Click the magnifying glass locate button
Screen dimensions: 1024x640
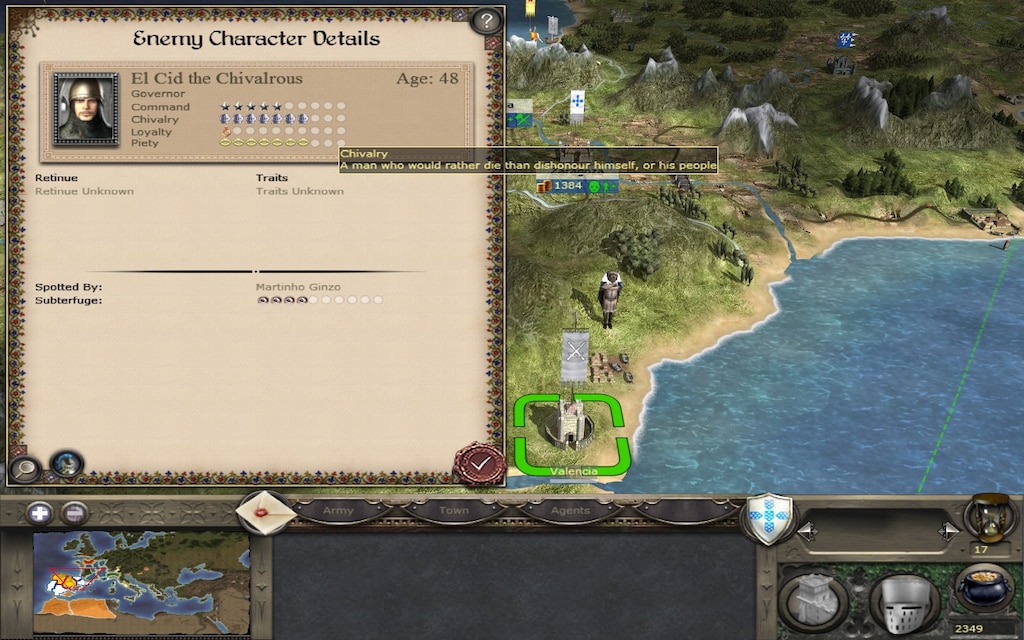click(23, 466)
